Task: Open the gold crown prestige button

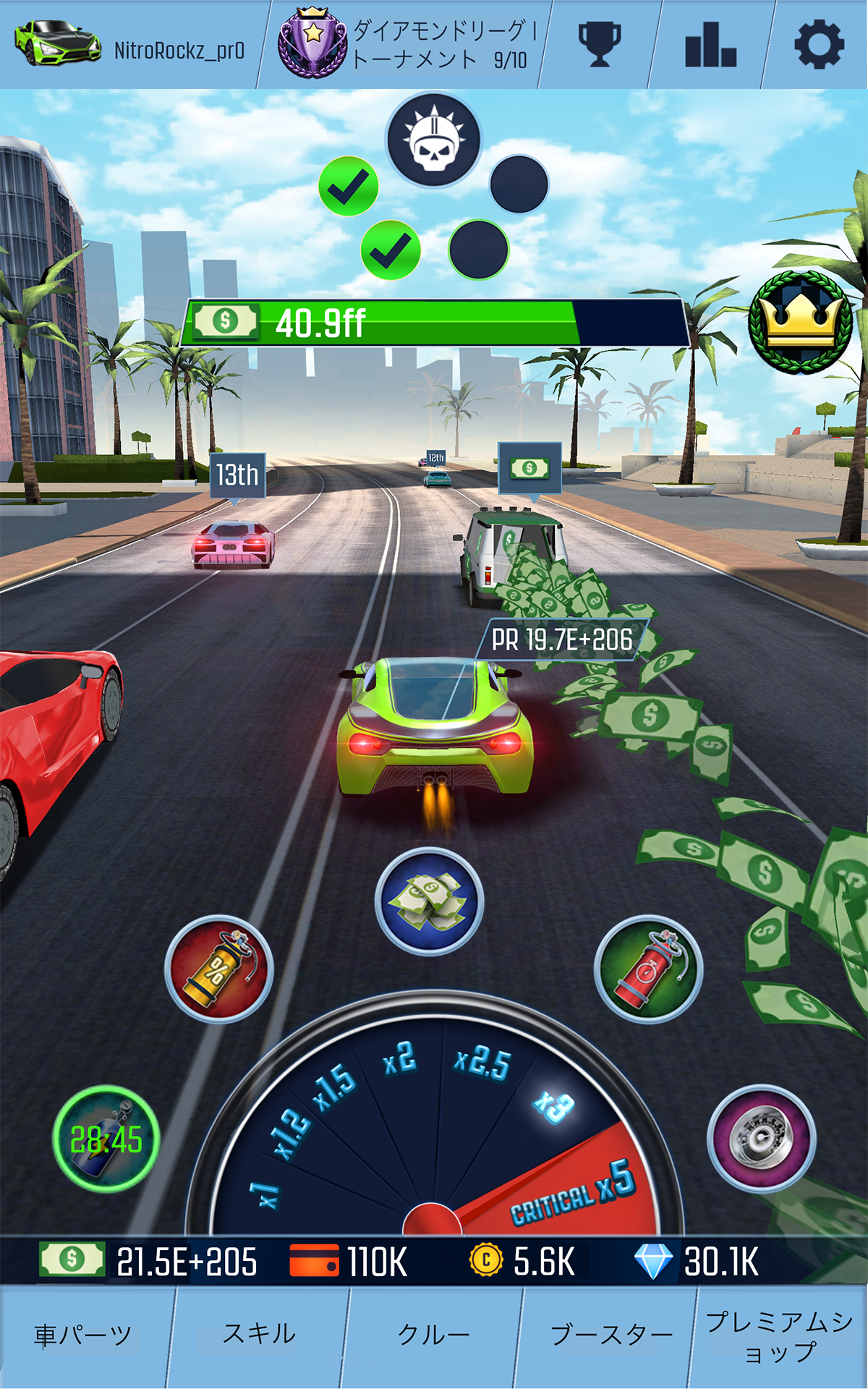Action: tap(801, 323)
